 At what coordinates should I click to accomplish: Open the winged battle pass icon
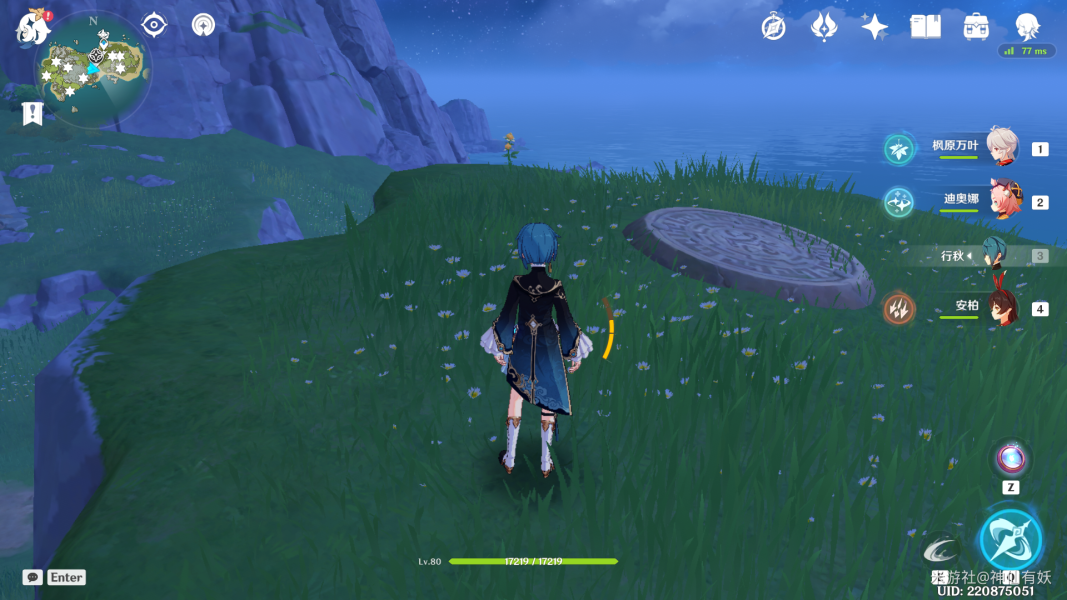tap(824, 27)
